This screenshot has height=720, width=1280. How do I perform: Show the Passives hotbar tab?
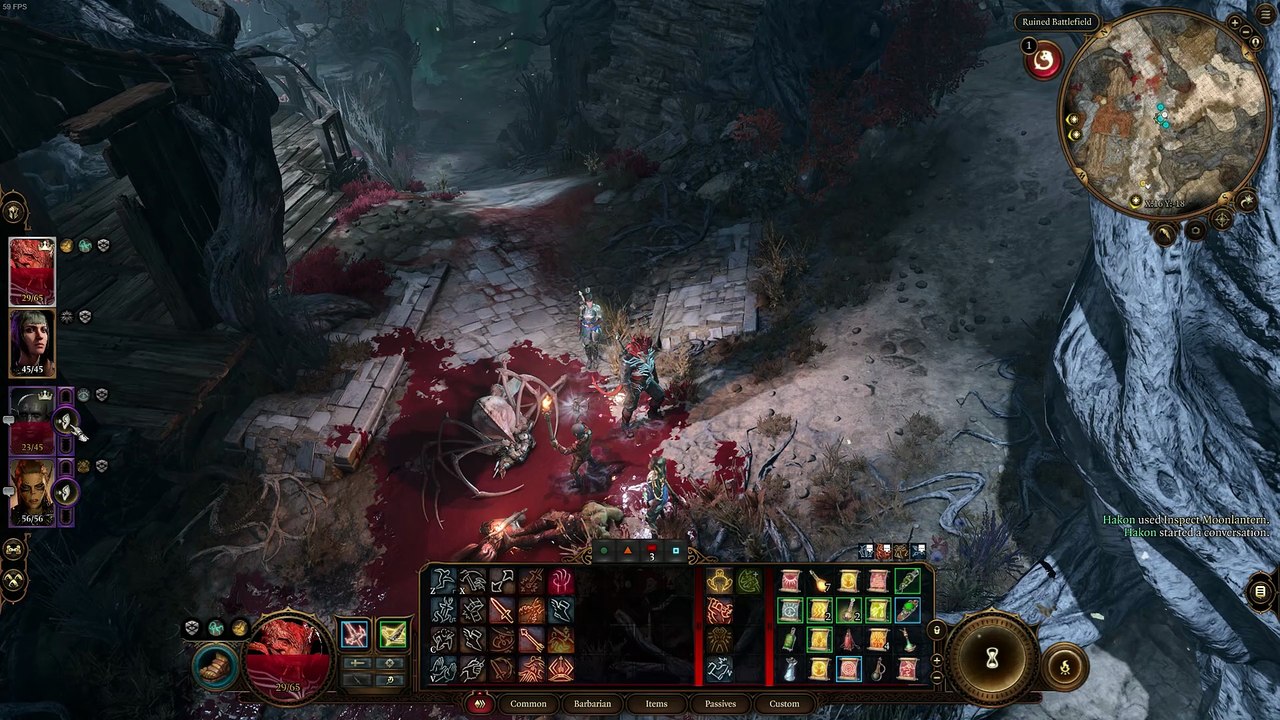[720, 704]
